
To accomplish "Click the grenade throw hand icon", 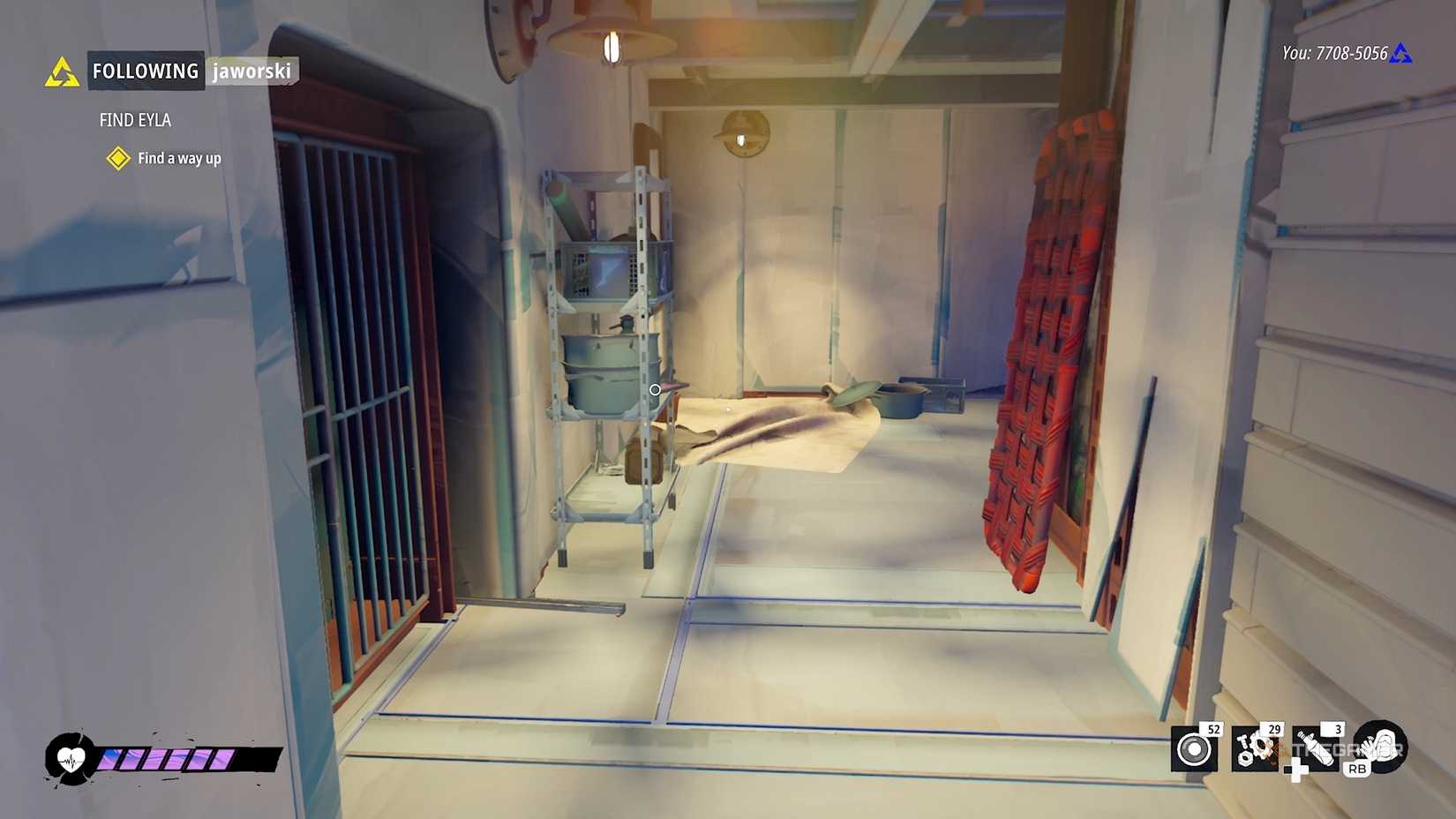I will coord(1381,748).
